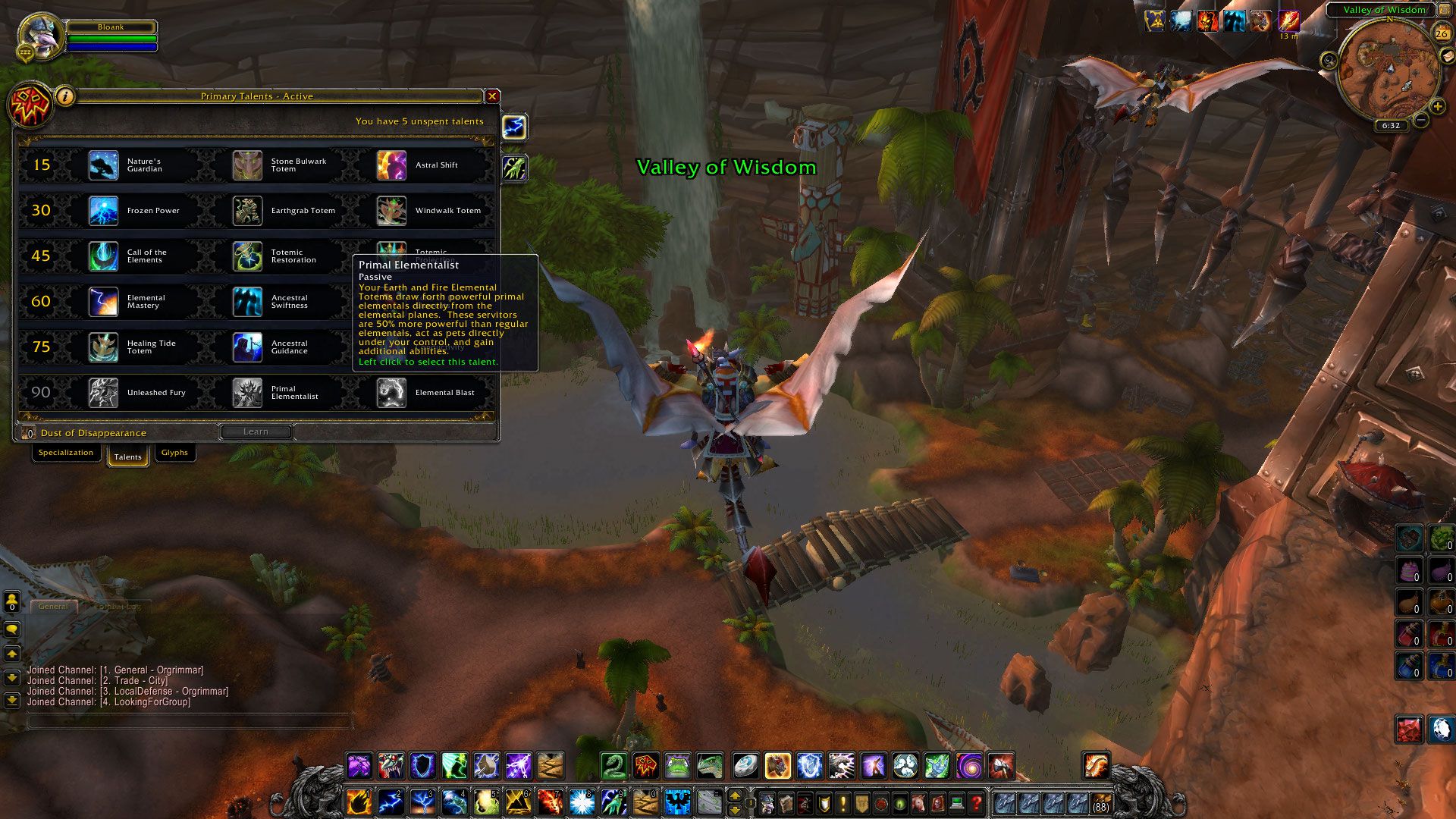
Task: Open the General chat tab
Action: point(53,607)
